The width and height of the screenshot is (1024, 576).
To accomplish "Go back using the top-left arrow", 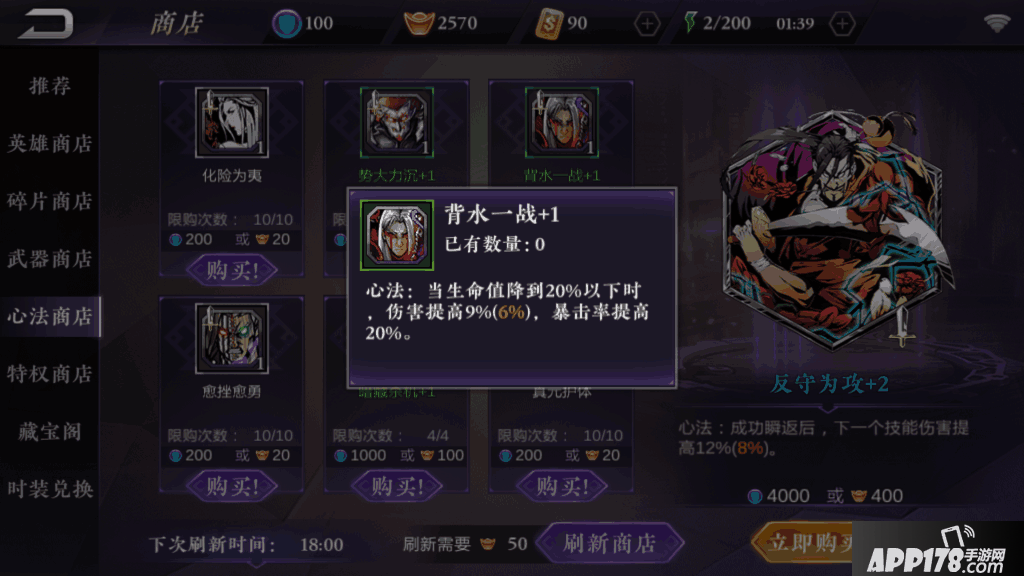I will point(46,22).
